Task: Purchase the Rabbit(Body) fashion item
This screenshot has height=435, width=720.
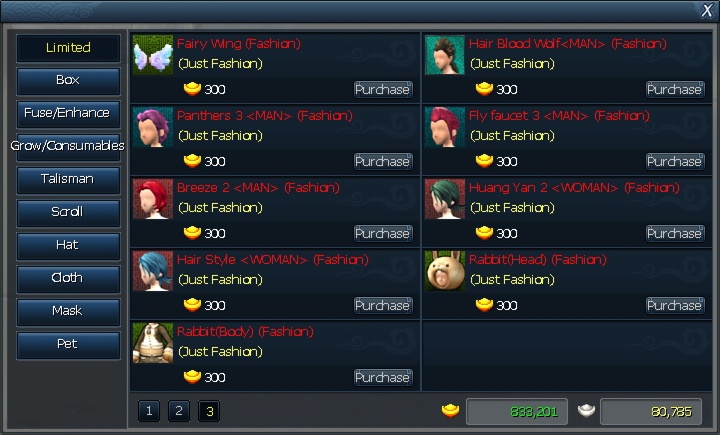Action: 383,377
